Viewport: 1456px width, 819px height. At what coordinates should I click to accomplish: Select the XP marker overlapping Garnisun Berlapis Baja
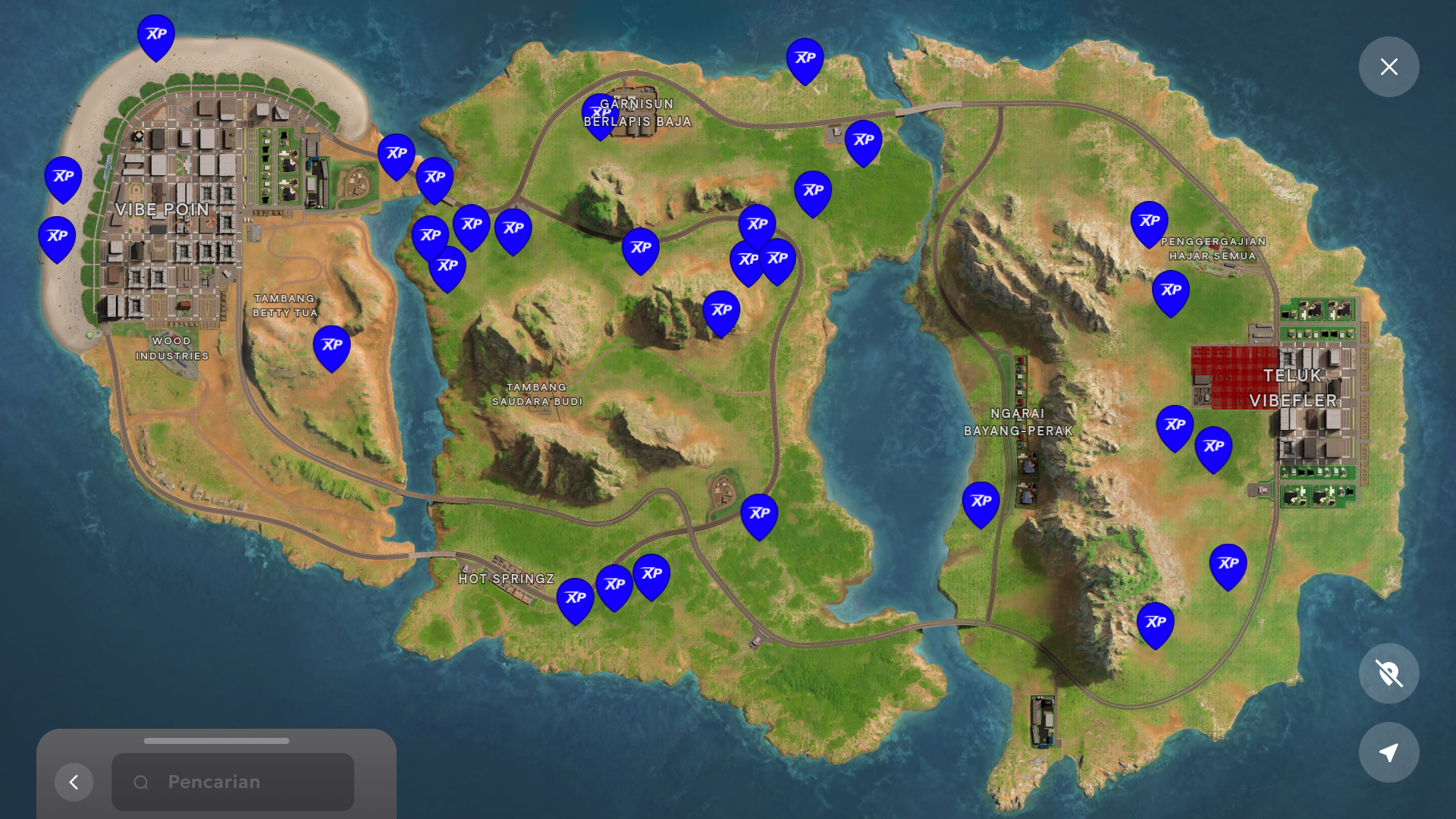[x=599, y=114]
